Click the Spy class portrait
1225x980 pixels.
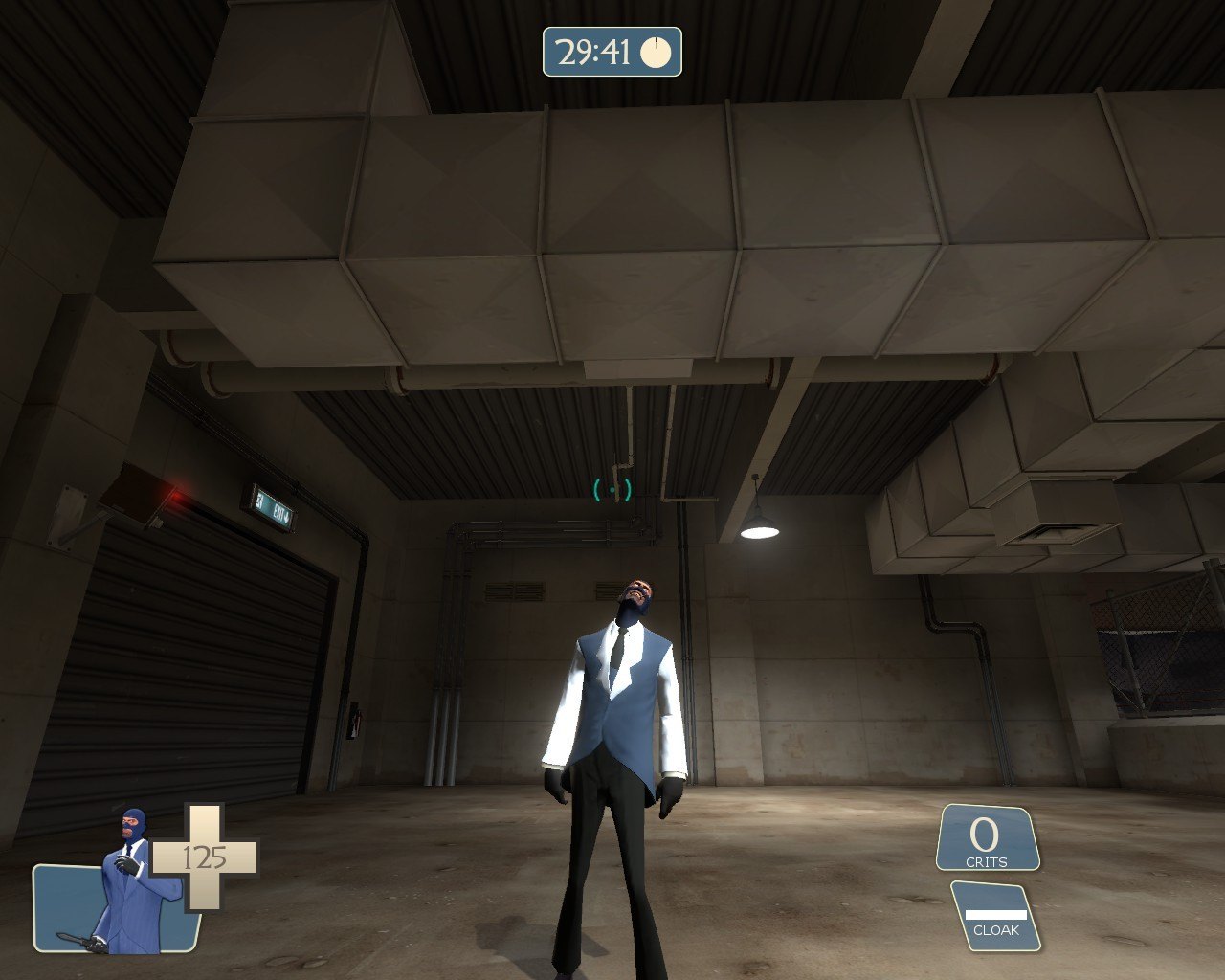click(x=132, y=885)
